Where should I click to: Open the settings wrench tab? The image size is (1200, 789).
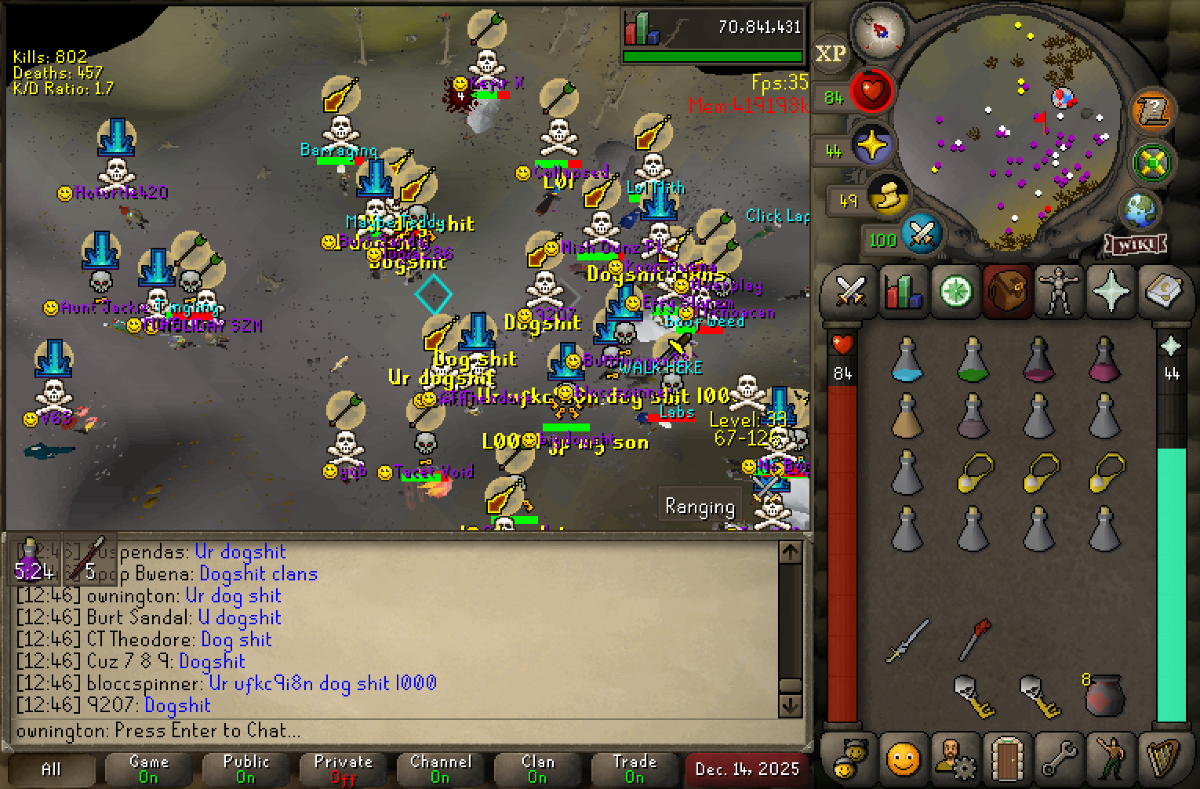pos(1059,757)
